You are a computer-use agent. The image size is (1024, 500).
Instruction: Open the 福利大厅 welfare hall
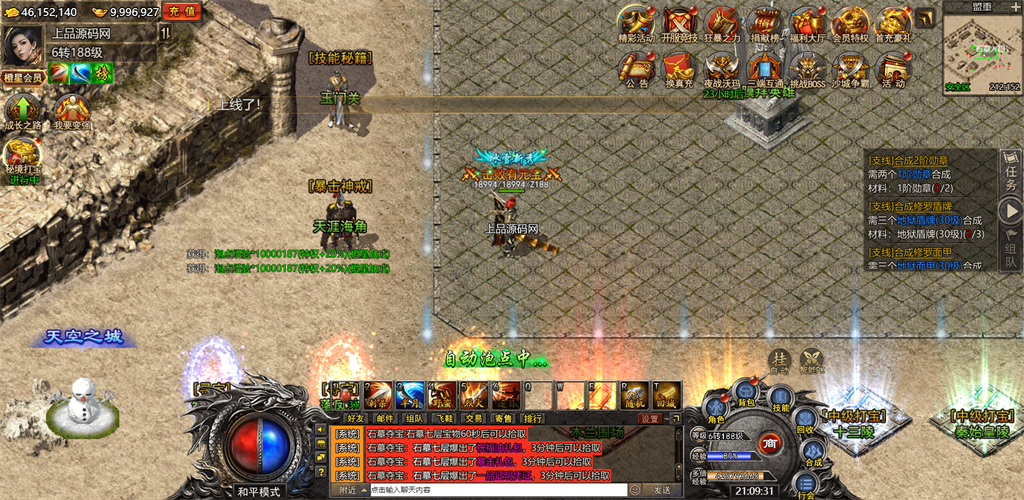(x=808, y=24)
